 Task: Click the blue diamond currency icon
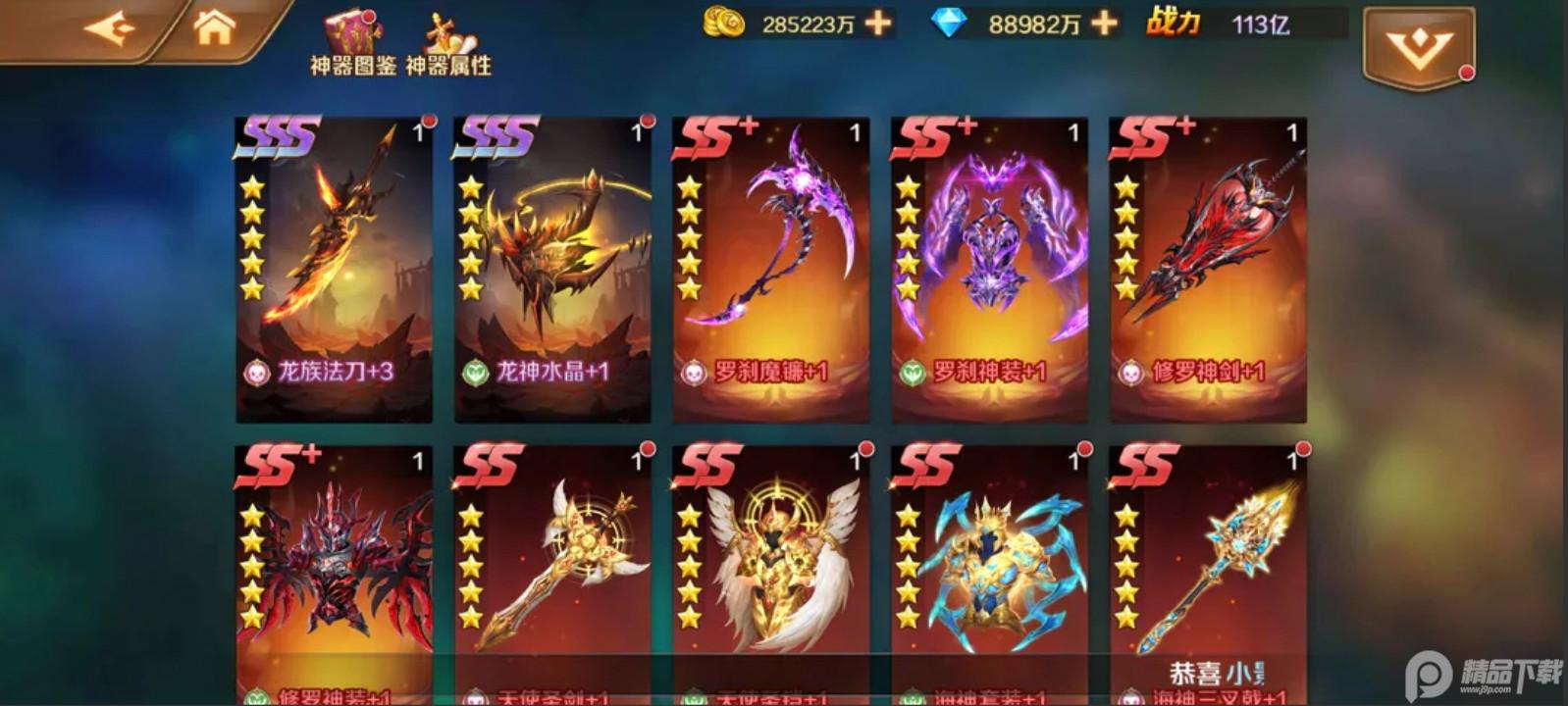pos(947,24)
